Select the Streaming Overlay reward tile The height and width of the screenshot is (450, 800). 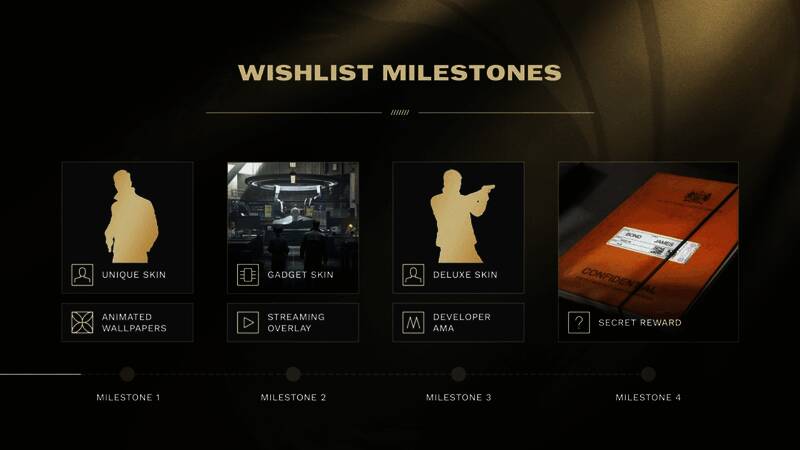293,323
